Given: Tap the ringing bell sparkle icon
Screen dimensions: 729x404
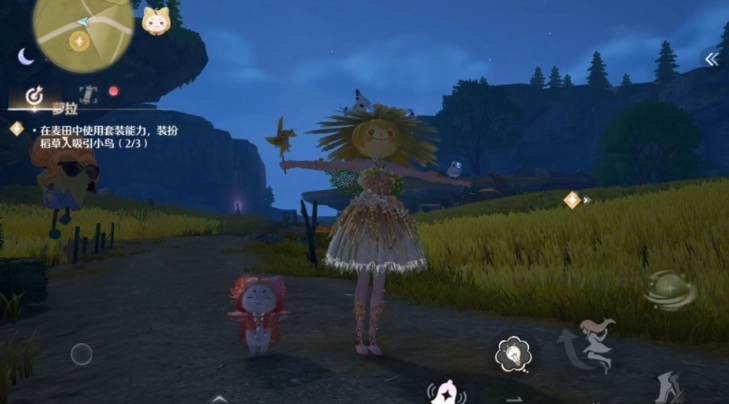Looking at the screenshot, I should (x=447, y=392).
